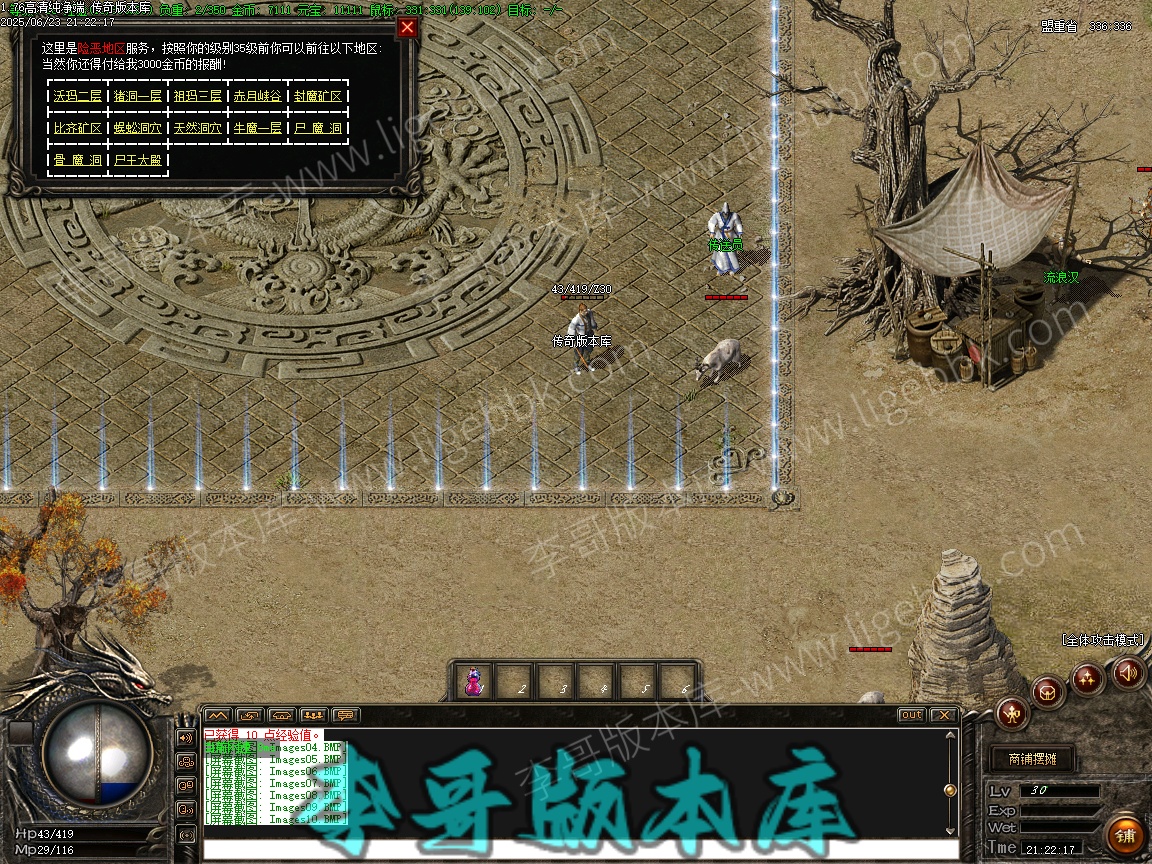Travel to 骨魔洞
Screen dimensions: 1152x864
click(x=78, y=160)
